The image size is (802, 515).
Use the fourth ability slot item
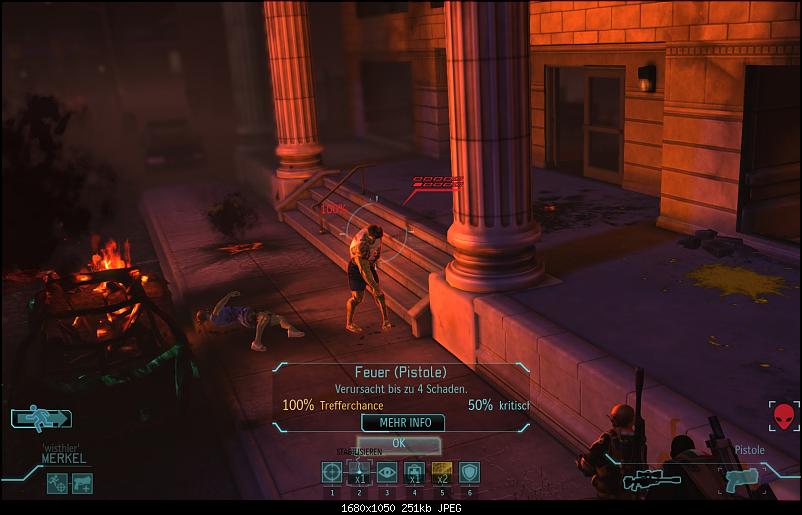[x=414, y=472]
